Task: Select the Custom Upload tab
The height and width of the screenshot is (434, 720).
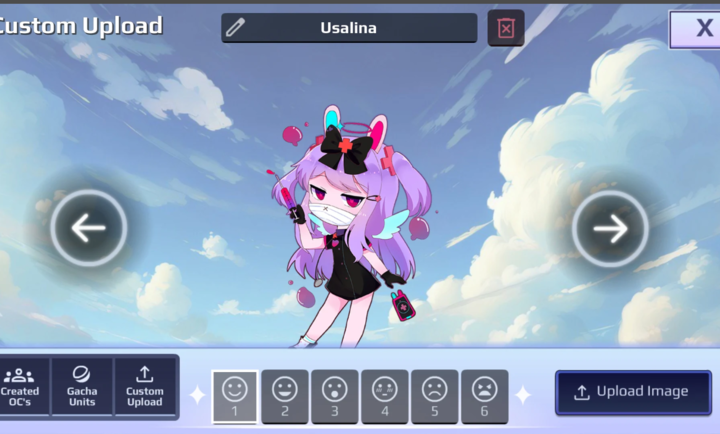Action: 145,387
